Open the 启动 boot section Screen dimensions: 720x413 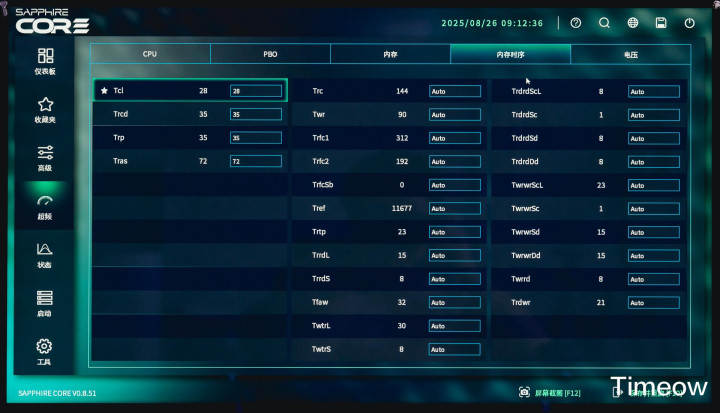pos(44,303)
